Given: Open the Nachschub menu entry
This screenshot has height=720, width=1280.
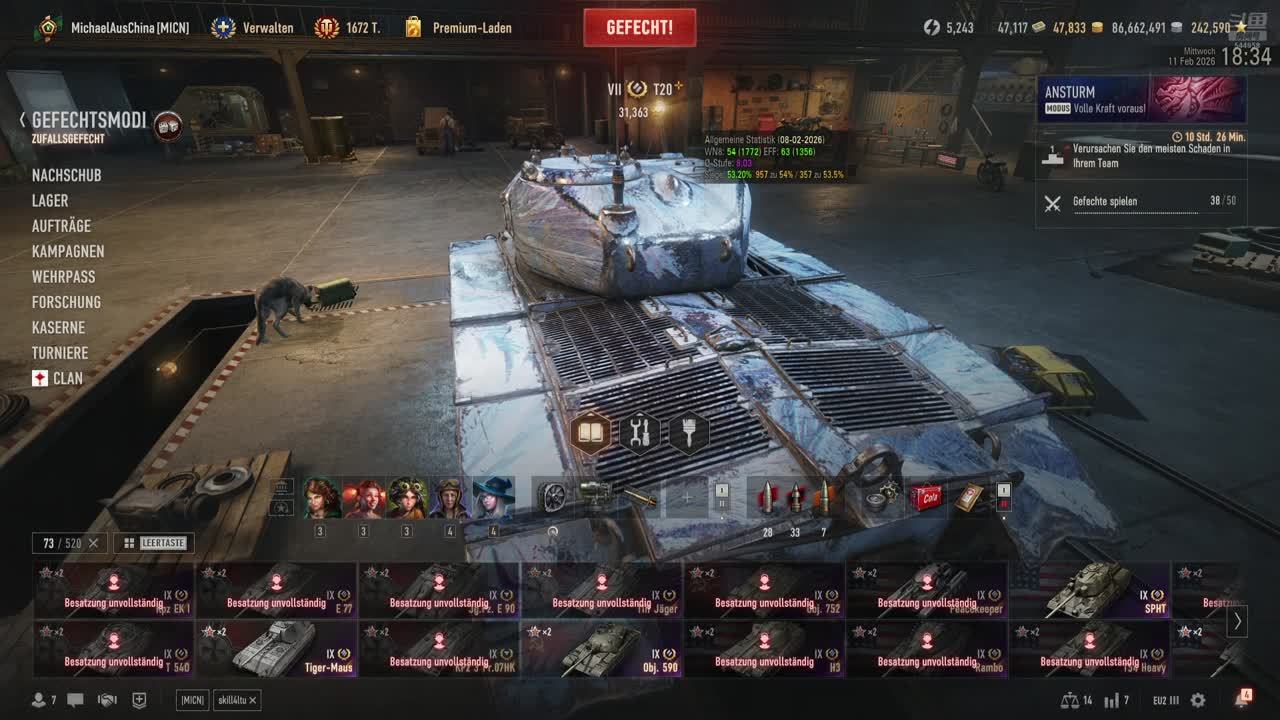Looking at the screenshot, I should point(66,175).
